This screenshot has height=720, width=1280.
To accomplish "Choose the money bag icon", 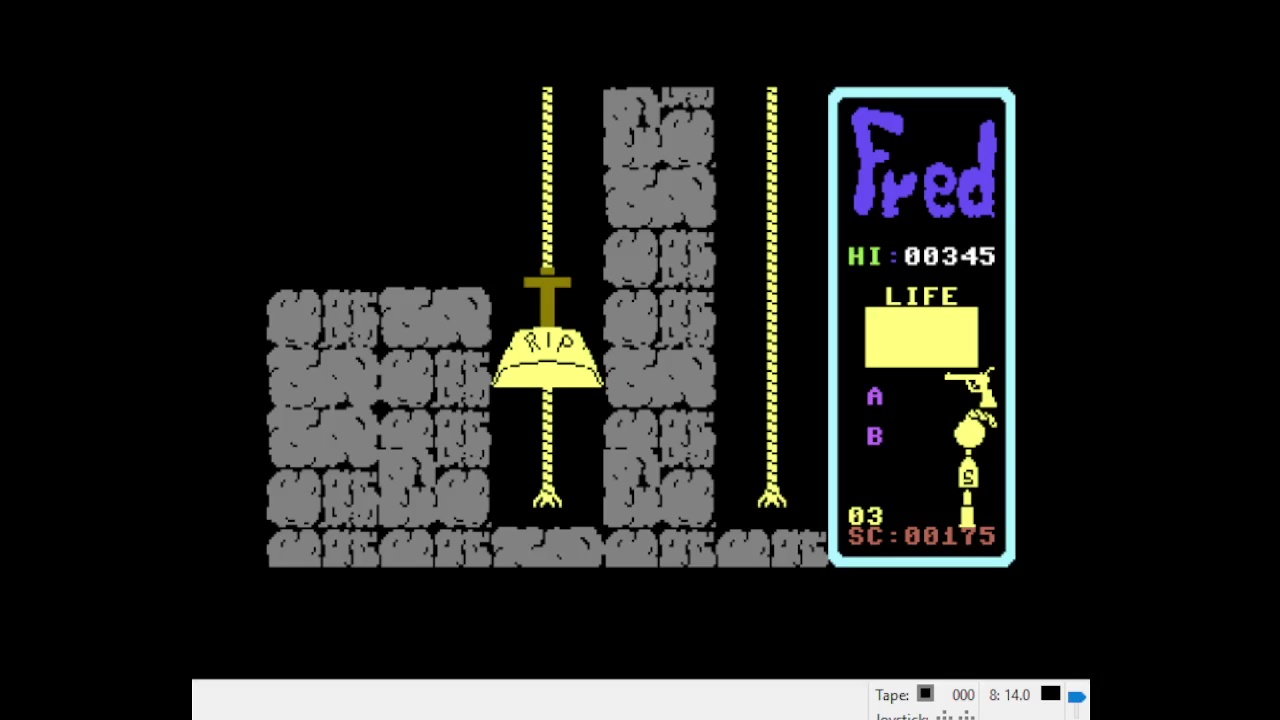I will (968, 475).
